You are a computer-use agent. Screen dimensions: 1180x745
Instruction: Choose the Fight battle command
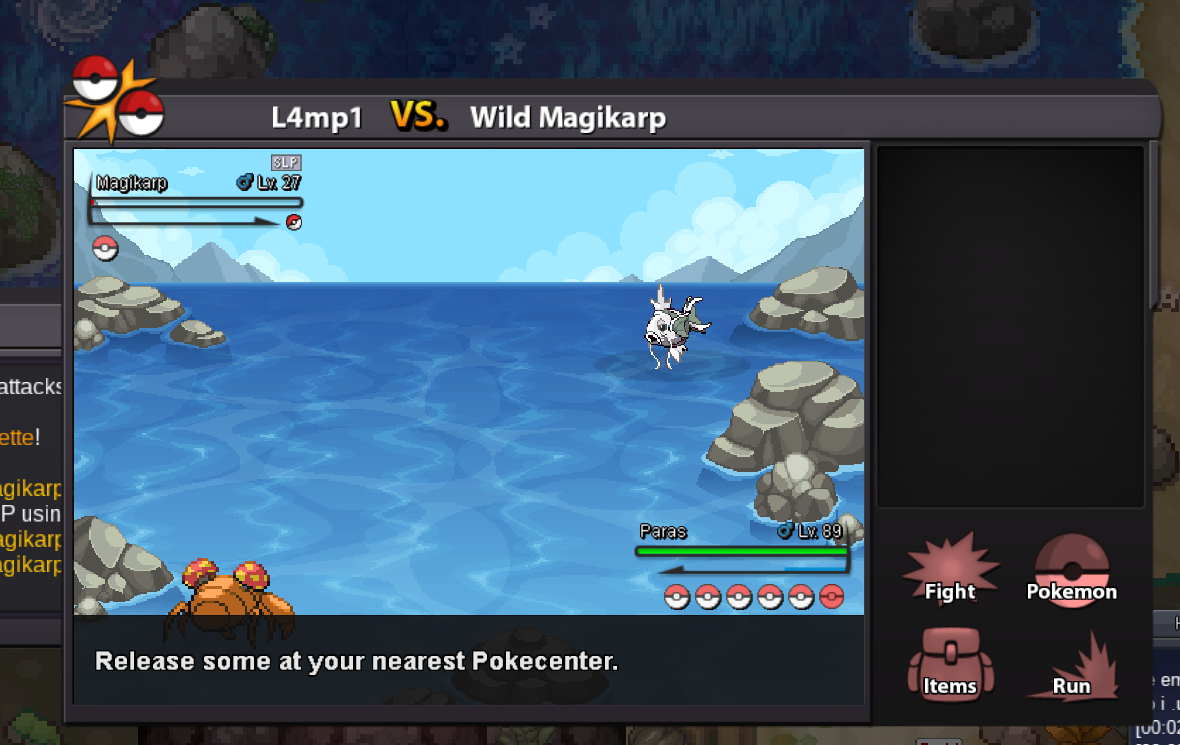point(950,573)
